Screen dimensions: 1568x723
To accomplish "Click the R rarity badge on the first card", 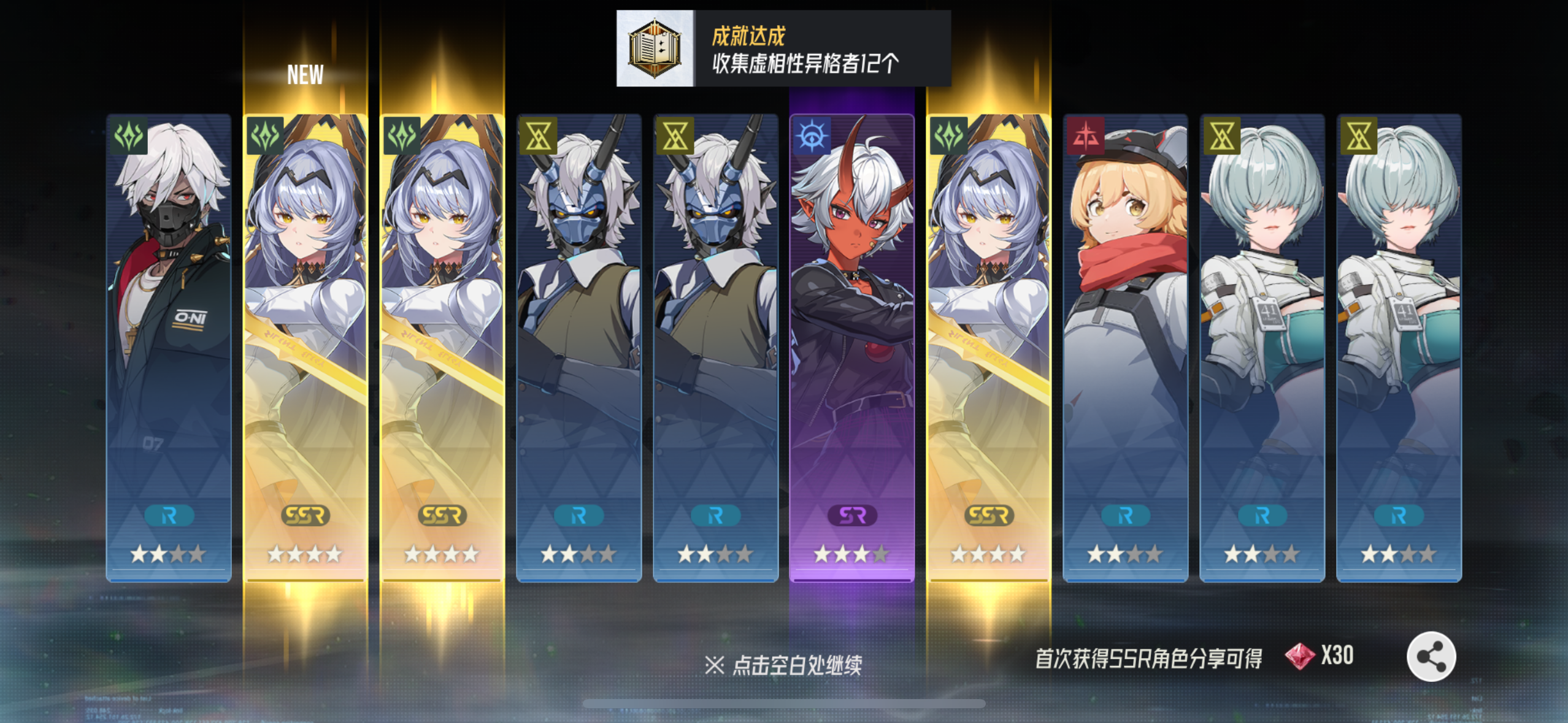I will pos(169,516).
